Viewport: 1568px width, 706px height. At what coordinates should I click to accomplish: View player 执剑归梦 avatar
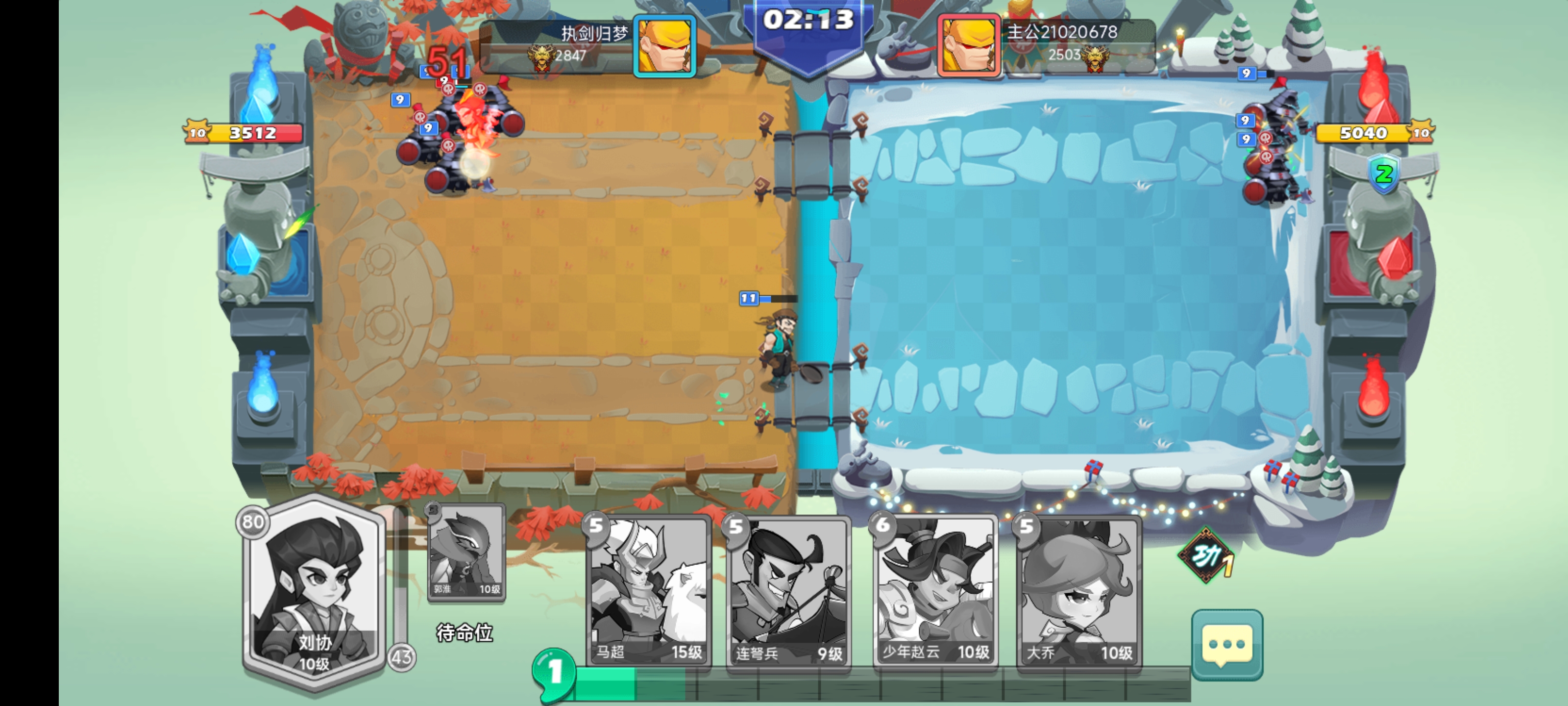(x=664, y=45)
